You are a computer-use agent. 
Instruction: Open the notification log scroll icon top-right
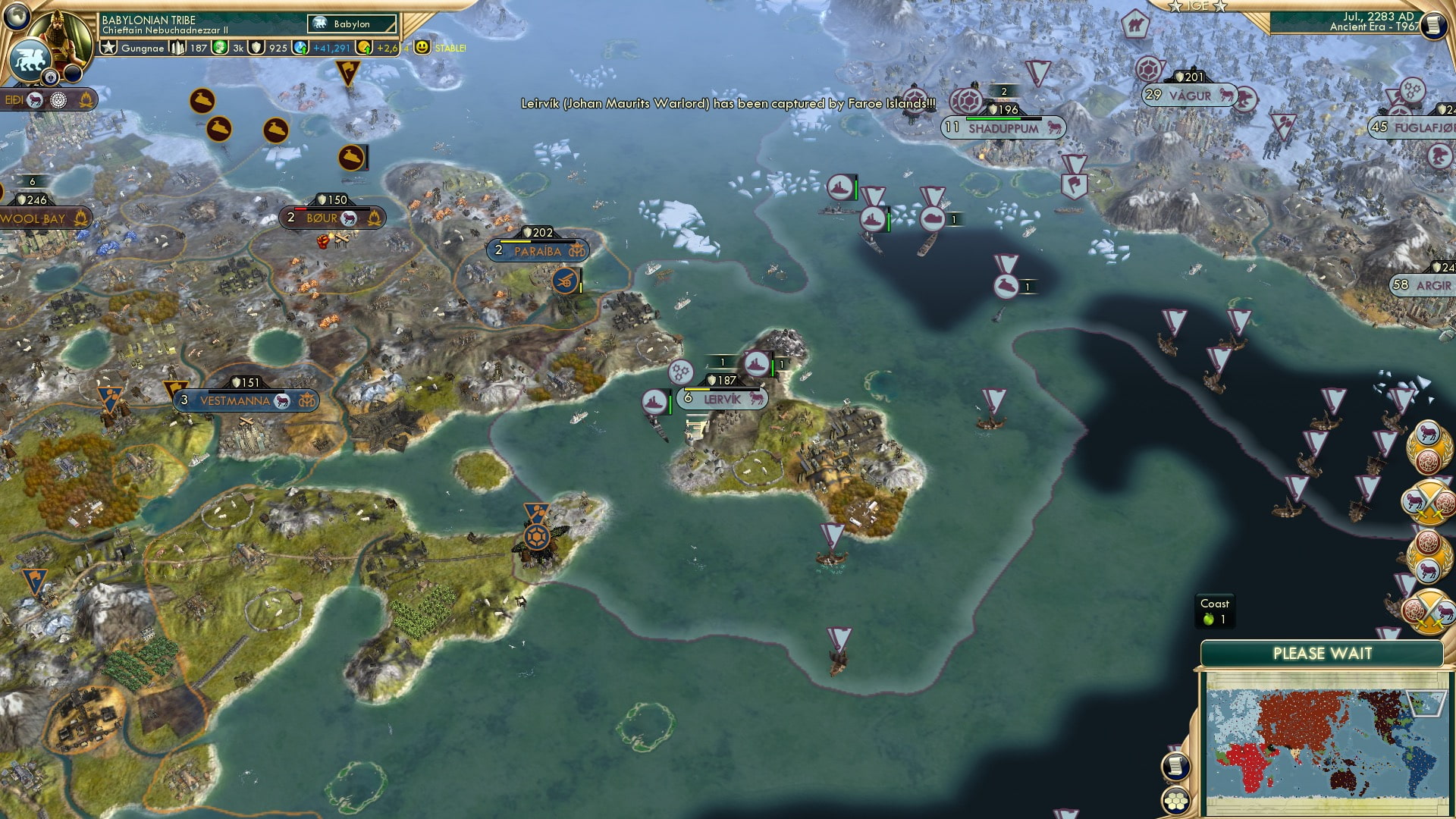point(1434,25)
